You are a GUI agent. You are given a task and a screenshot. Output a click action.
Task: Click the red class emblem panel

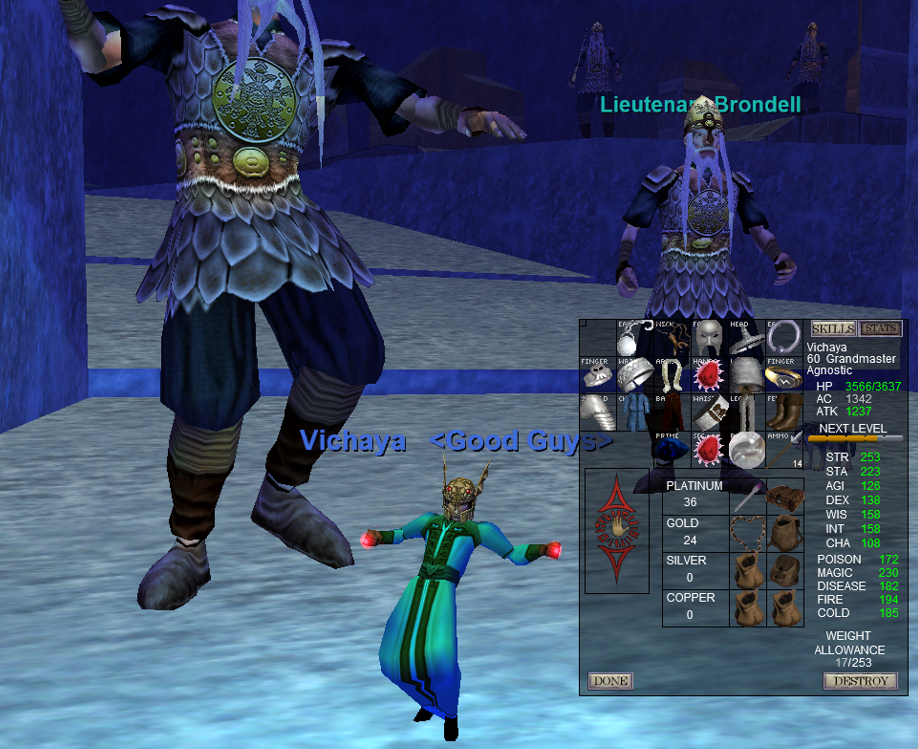click(x=617, y=530)
